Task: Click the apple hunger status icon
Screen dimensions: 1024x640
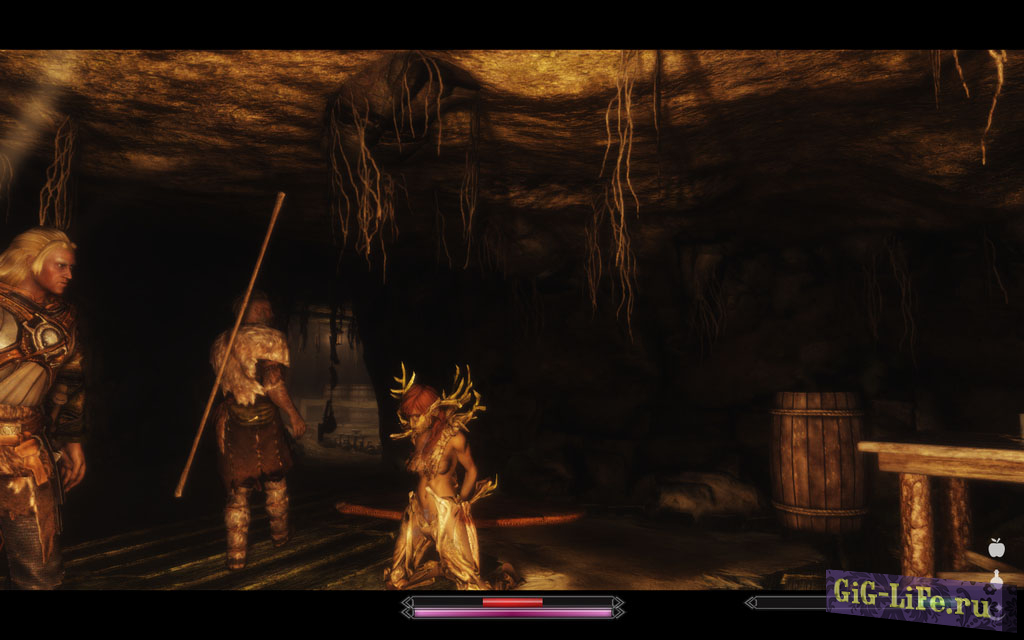Action: [995, 548]
